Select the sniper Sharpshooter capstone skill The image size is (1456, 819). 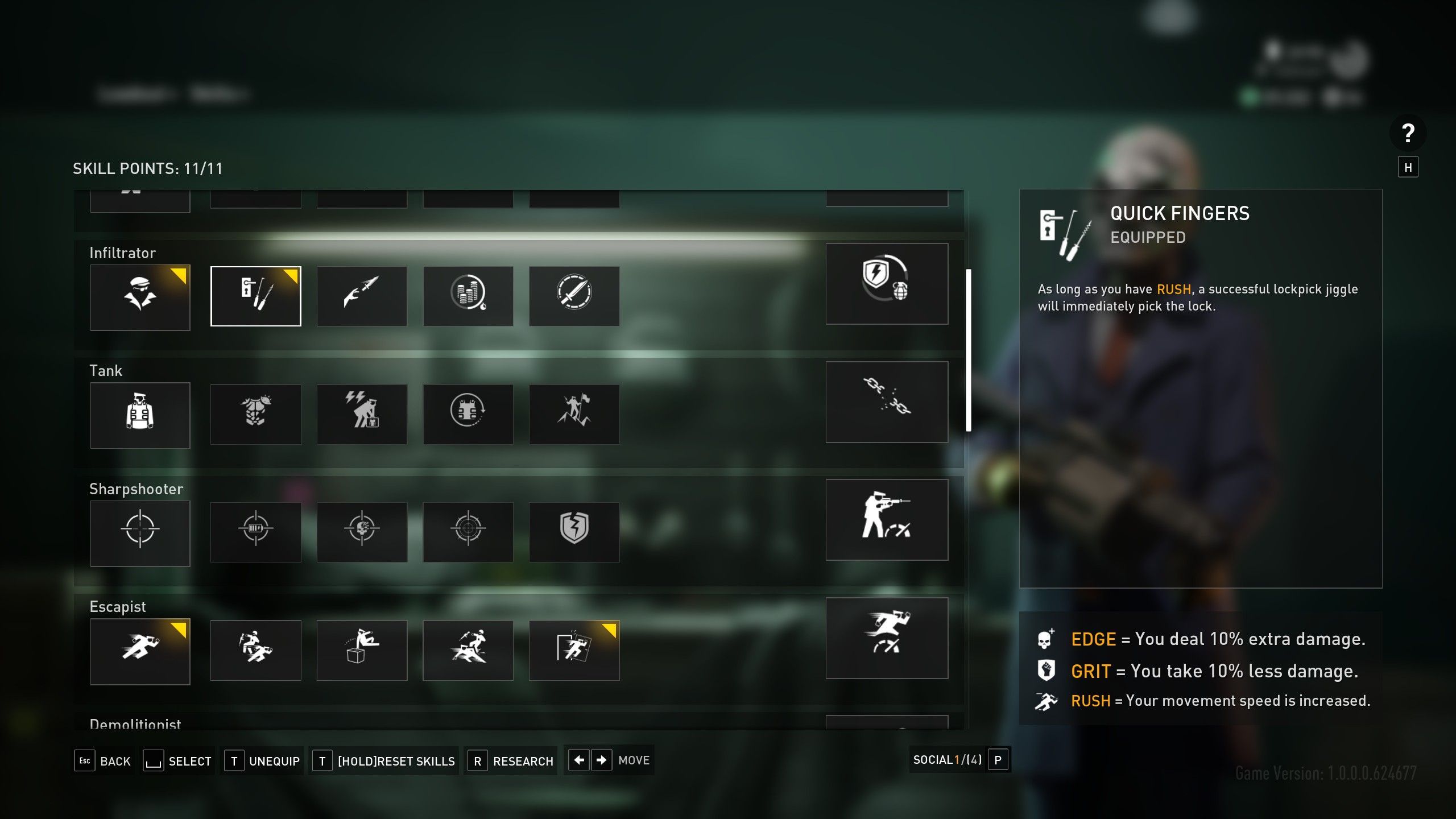(887, 520)
